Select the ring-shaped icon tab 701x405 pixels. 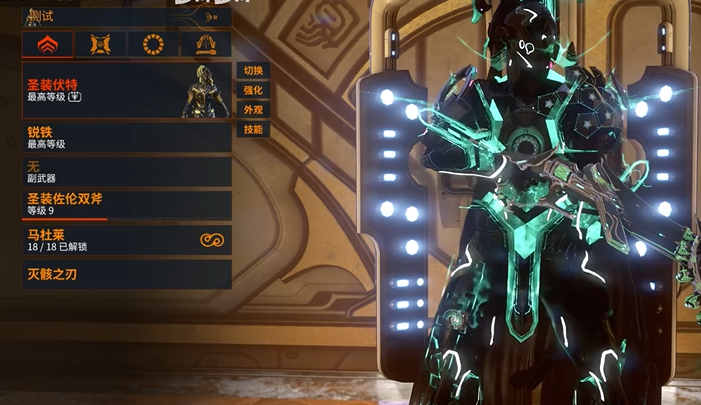(153, 44)
